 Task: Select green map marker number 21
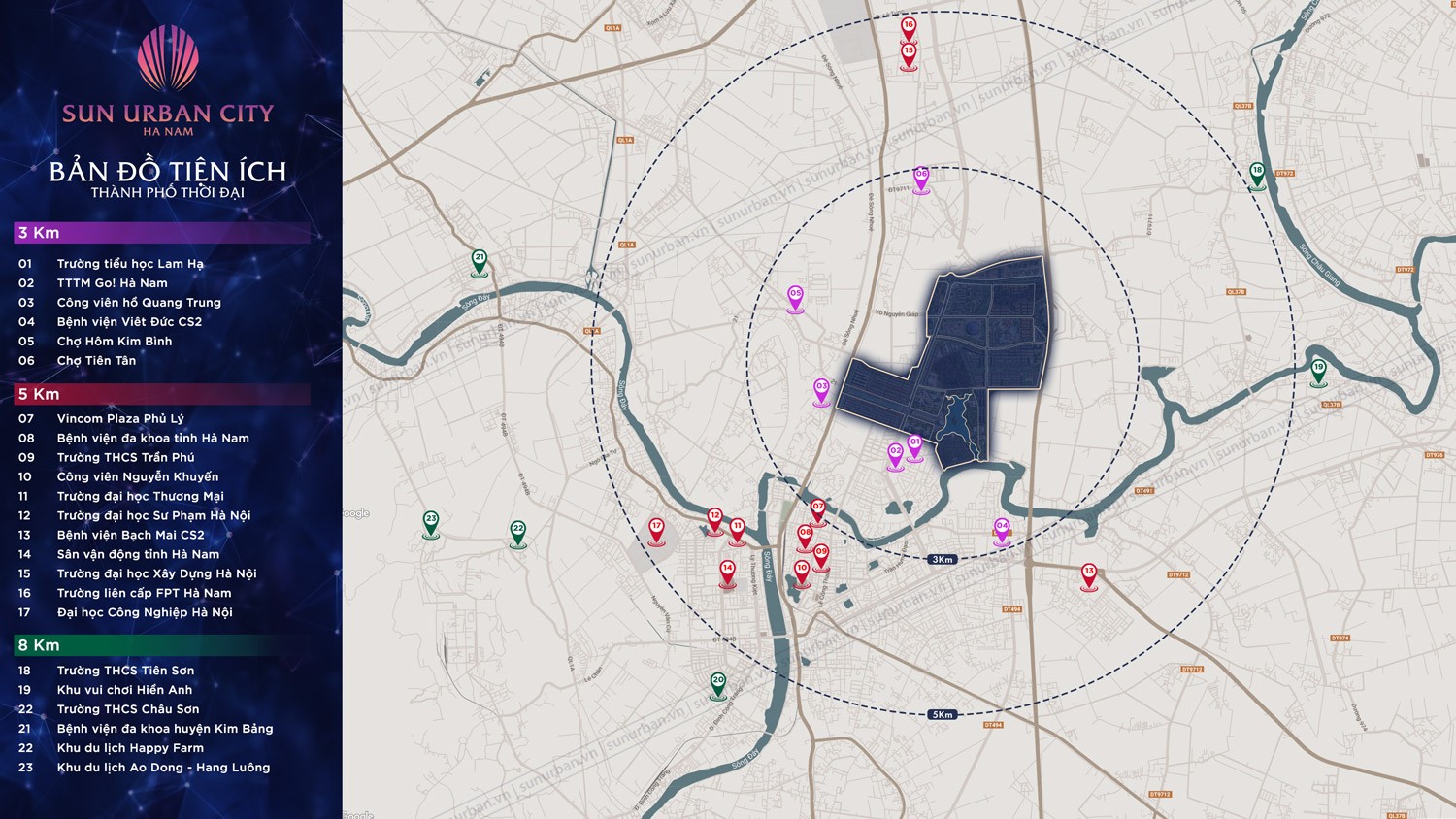tap(479, 261)
